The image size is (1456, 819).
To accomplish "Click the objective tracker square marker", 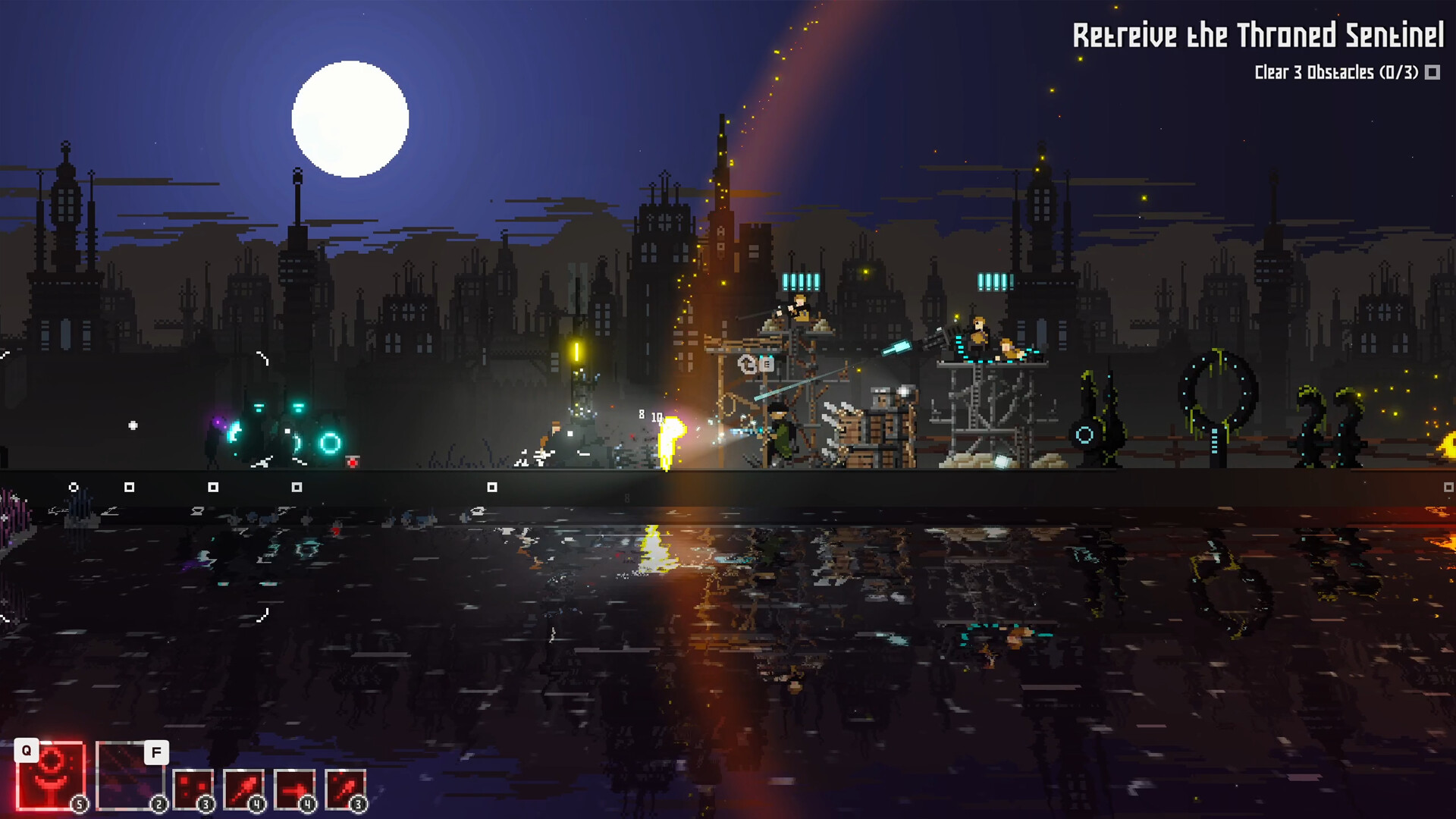I will coord(1432,74).
